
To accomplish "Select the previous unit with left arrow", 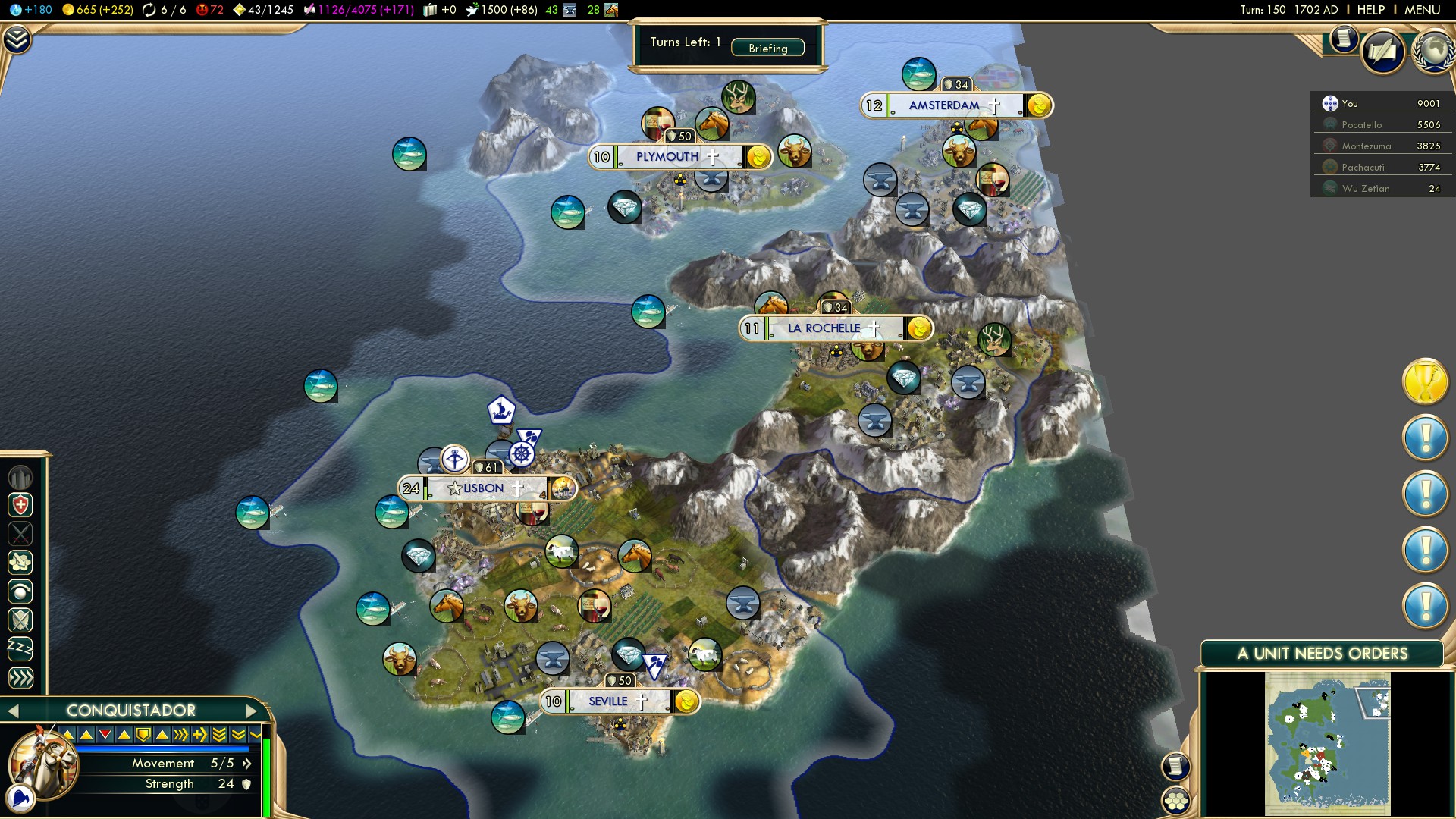I will pyautogui.click(x=12, y=711).
